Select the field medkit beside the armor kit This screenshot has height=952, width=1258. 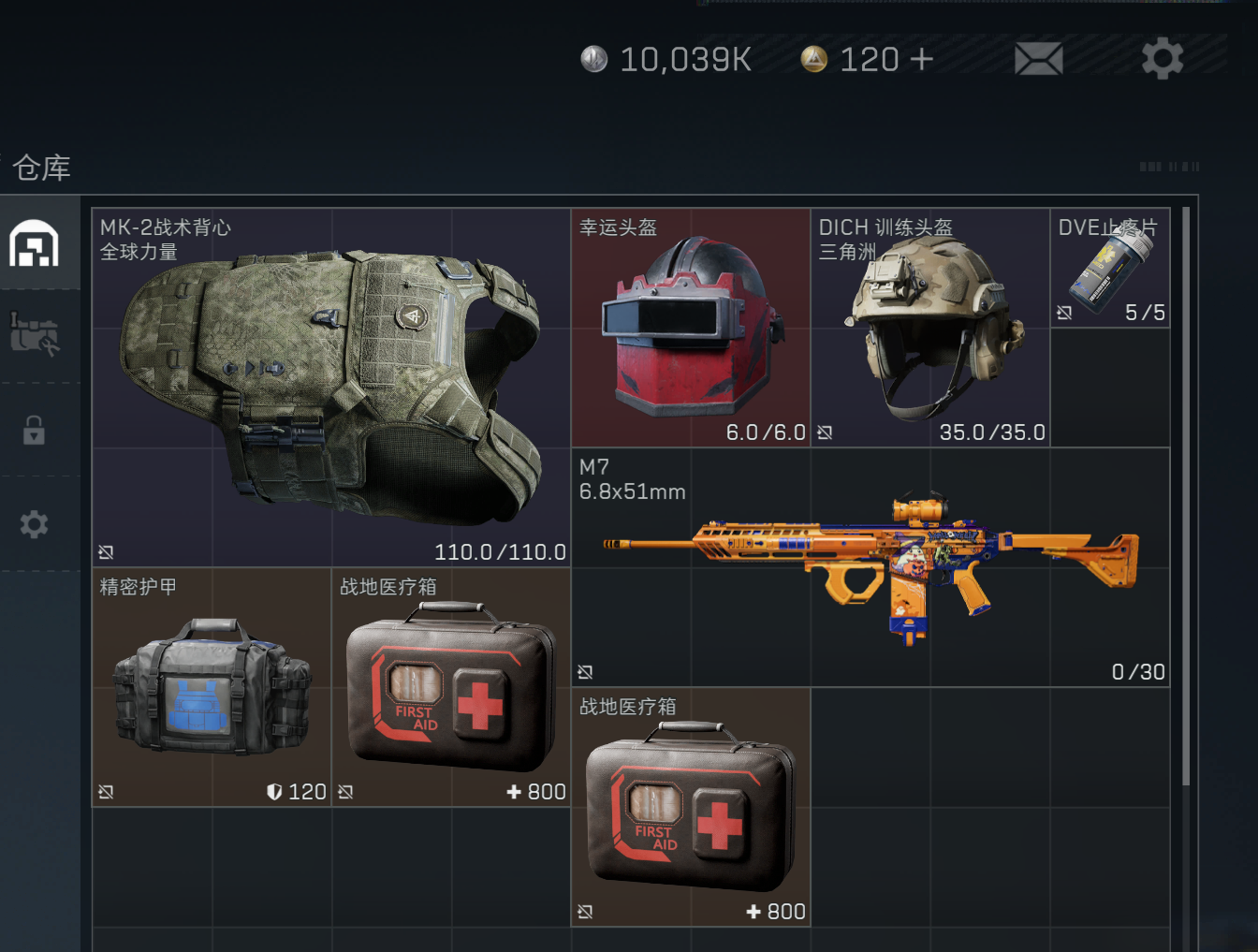[x=451, y=687]
